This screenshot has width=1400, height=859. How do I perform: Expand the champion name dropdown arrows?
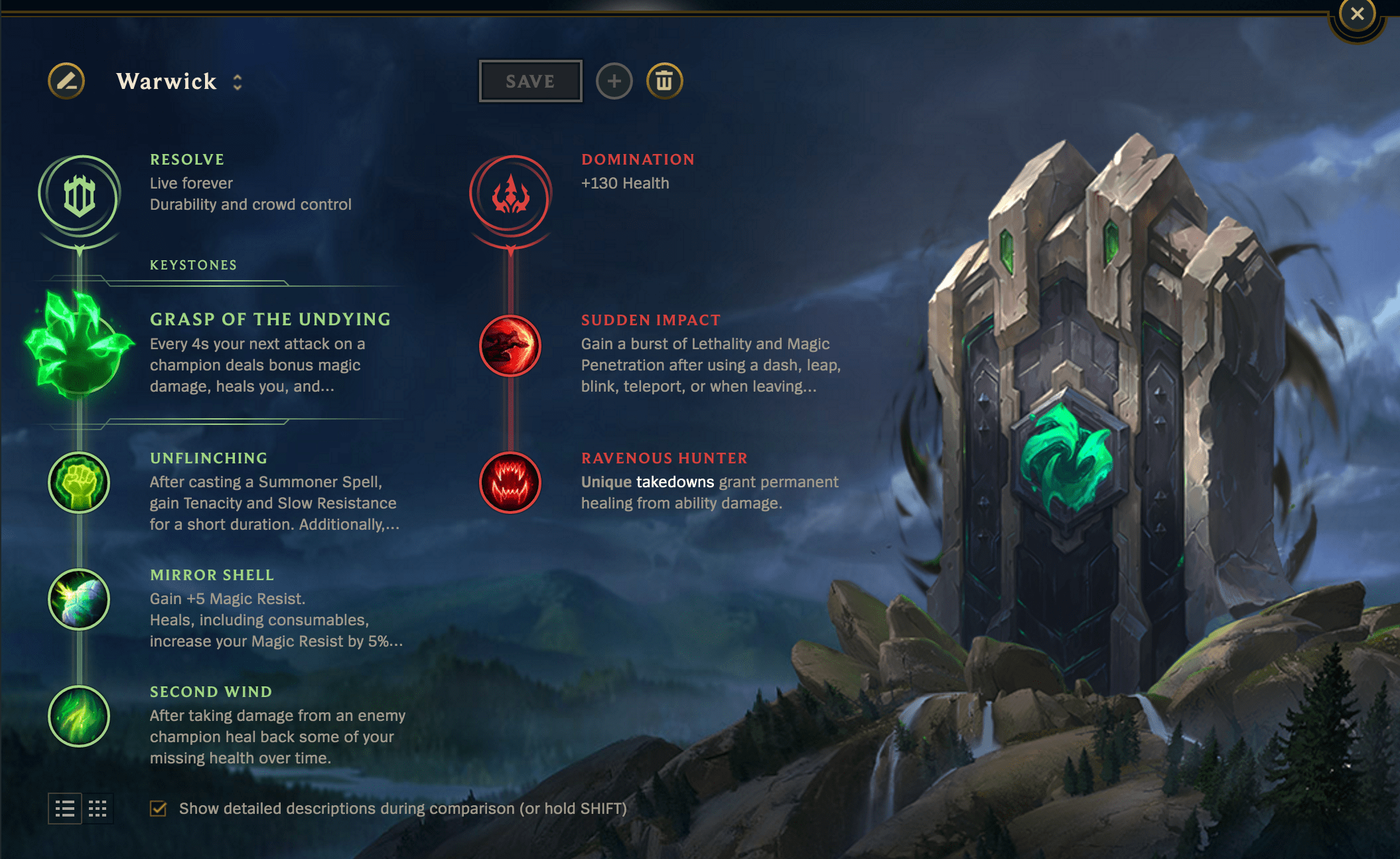236,82
